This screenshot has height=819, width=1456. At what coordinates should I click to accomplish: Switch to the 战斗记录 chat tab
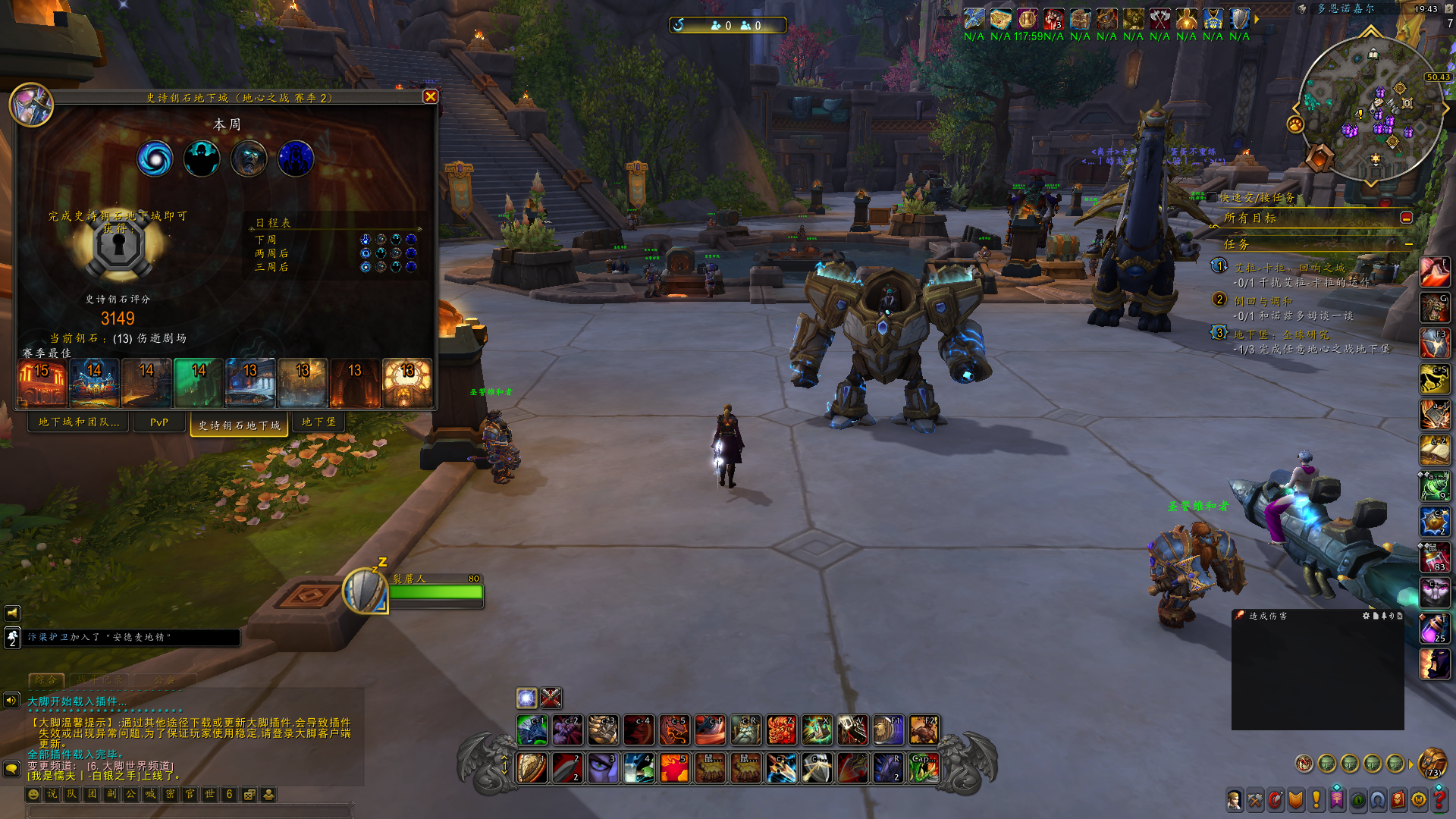point(100,680)
